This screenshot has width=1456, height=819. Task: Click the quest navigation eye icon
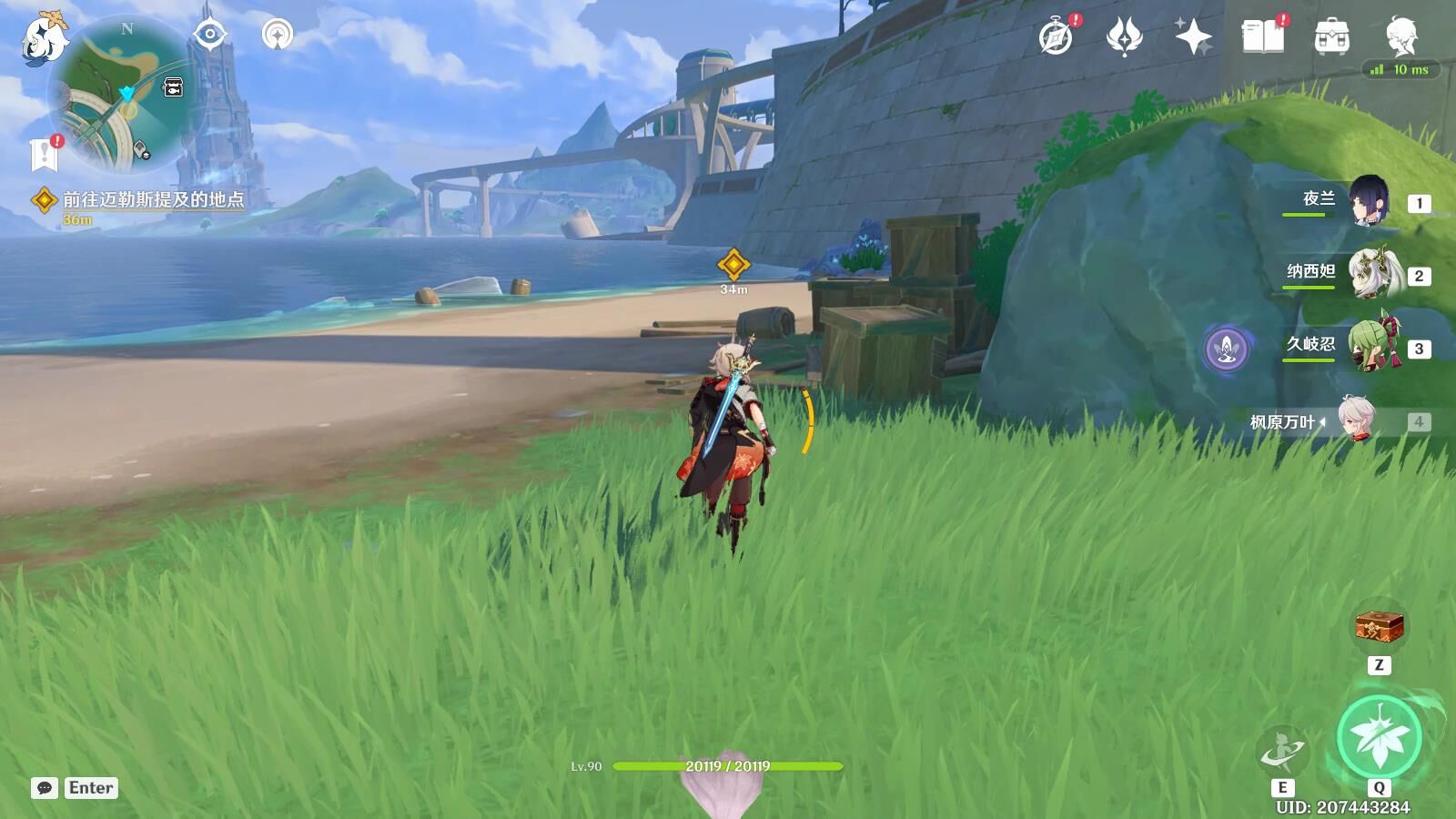(210, 35)
